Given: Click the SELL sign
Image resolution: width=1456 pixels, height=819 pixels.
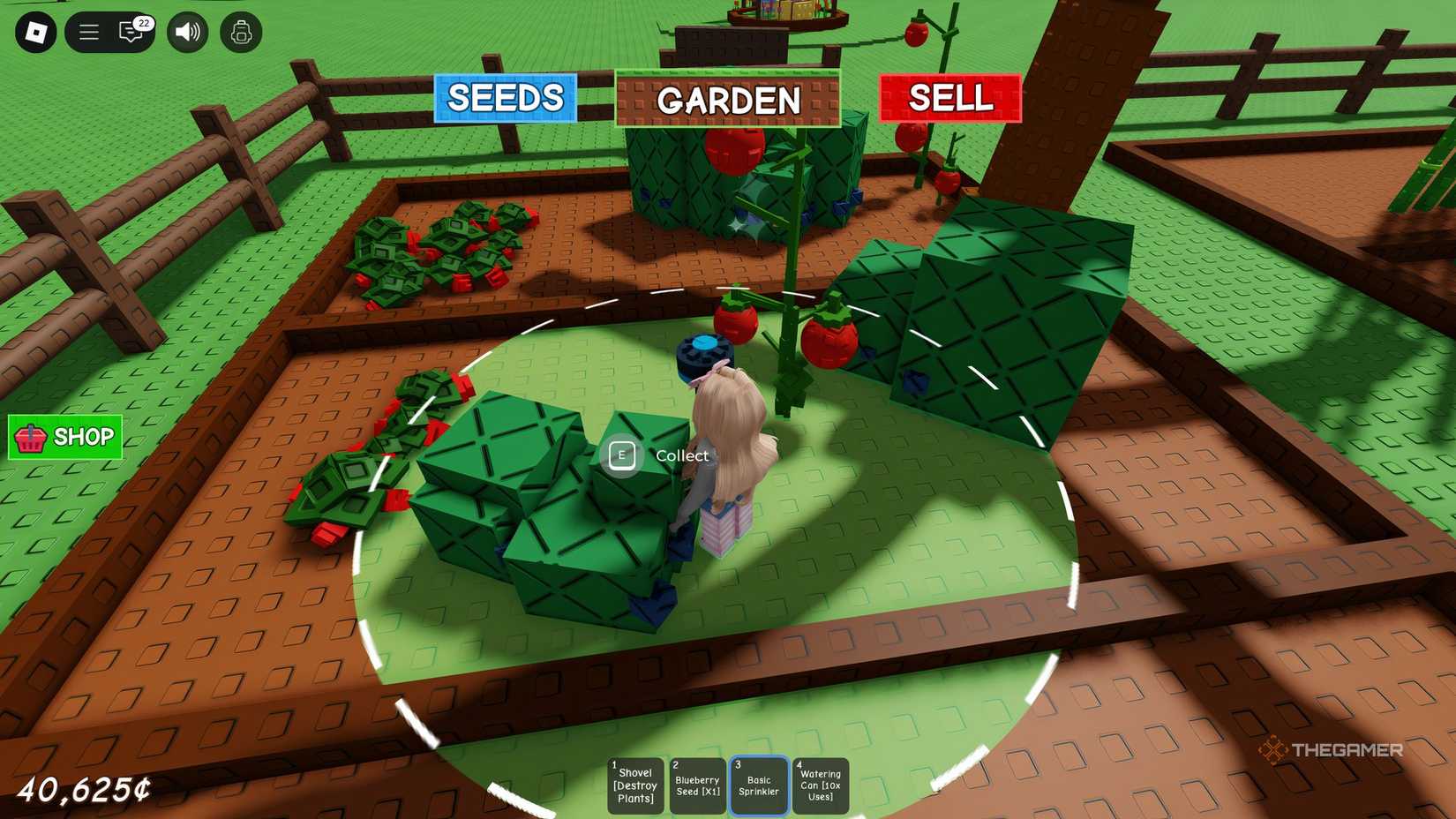Looking at the screenshot, I should point(949,98).
